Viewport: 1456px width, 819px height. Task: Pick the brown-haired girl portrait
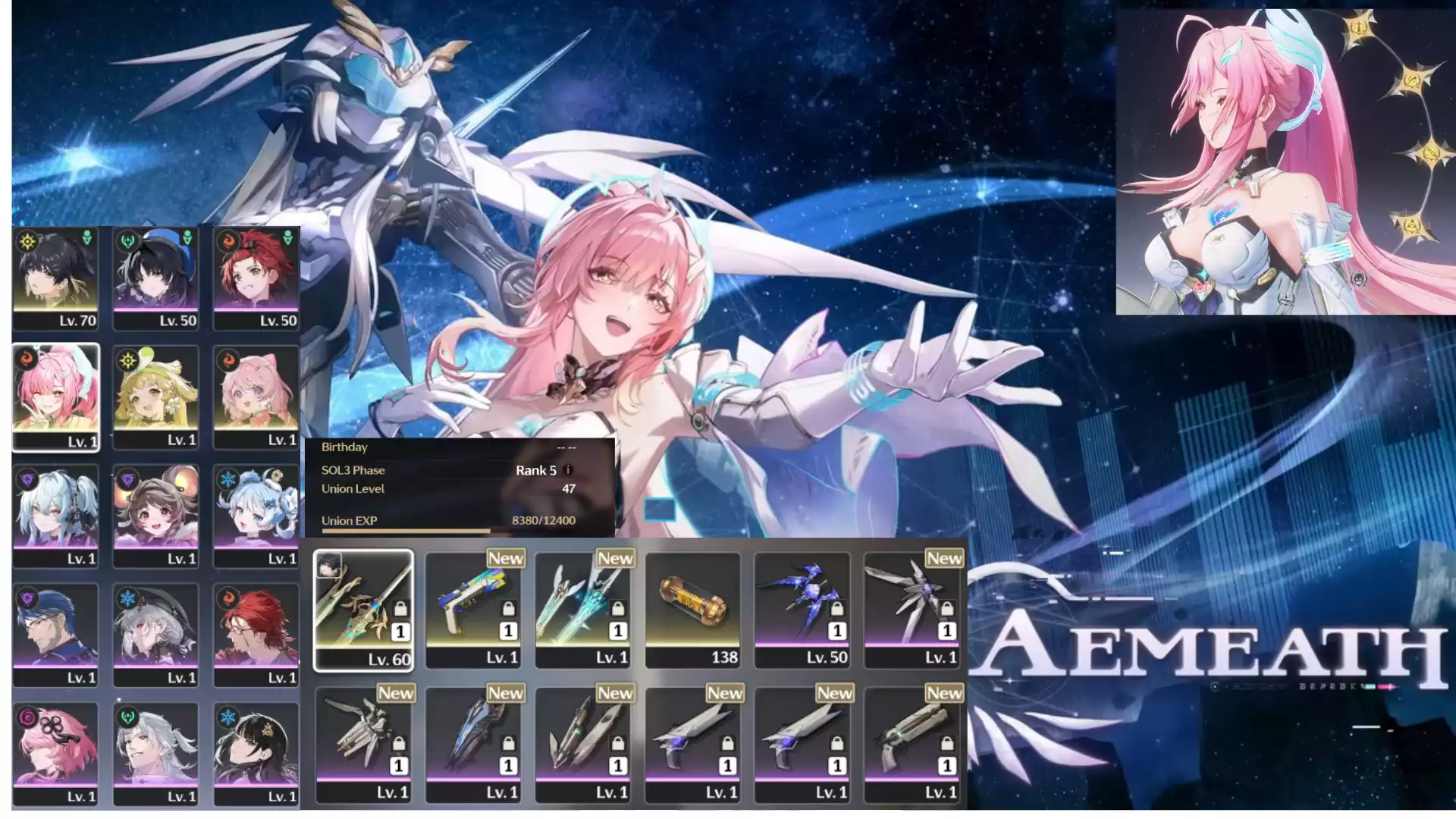click(x=155, y=516)
